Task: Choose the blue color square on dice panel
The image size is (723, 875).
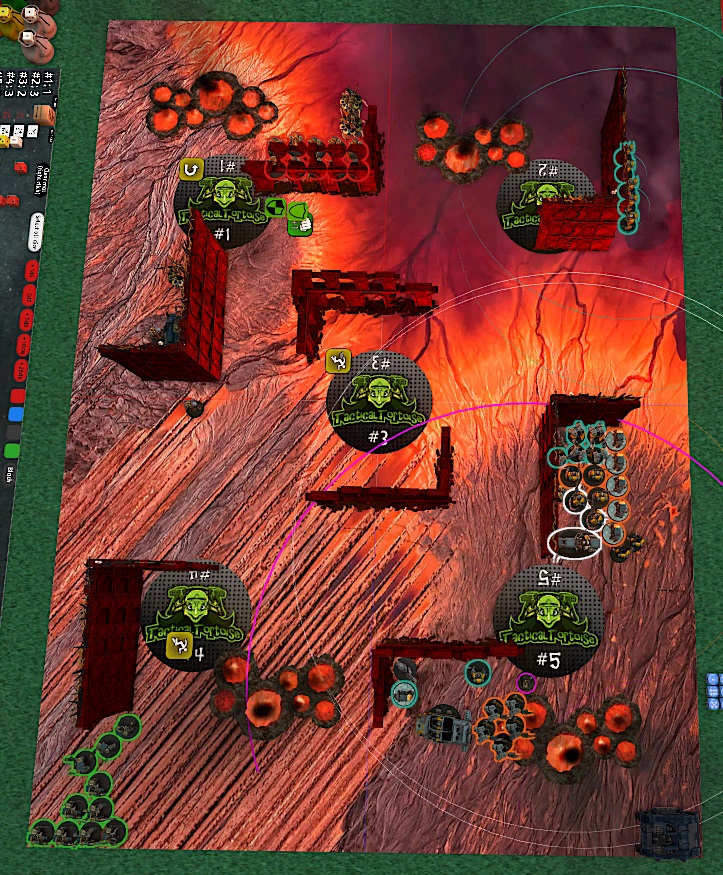Action: [x=15, y=415]
